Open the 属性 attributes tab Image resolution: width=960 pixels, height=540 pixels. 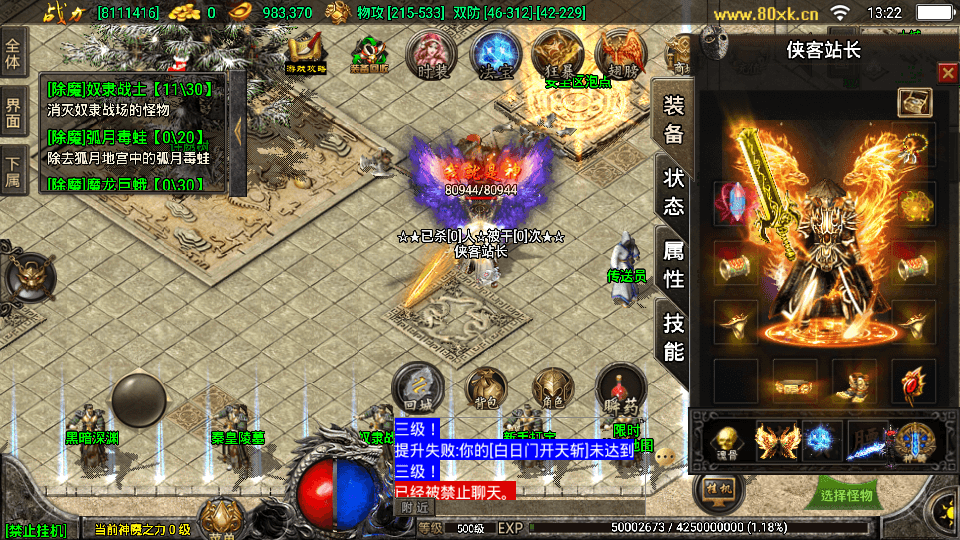[674, 265]
